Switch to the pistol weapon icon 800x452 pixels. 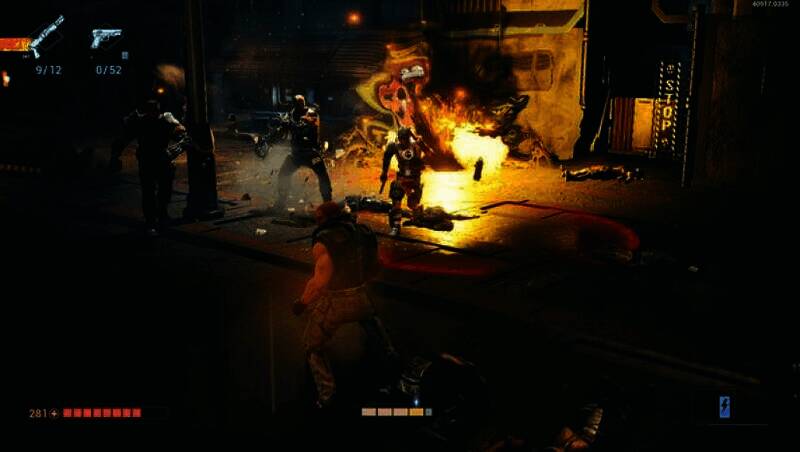click(106, 38)
